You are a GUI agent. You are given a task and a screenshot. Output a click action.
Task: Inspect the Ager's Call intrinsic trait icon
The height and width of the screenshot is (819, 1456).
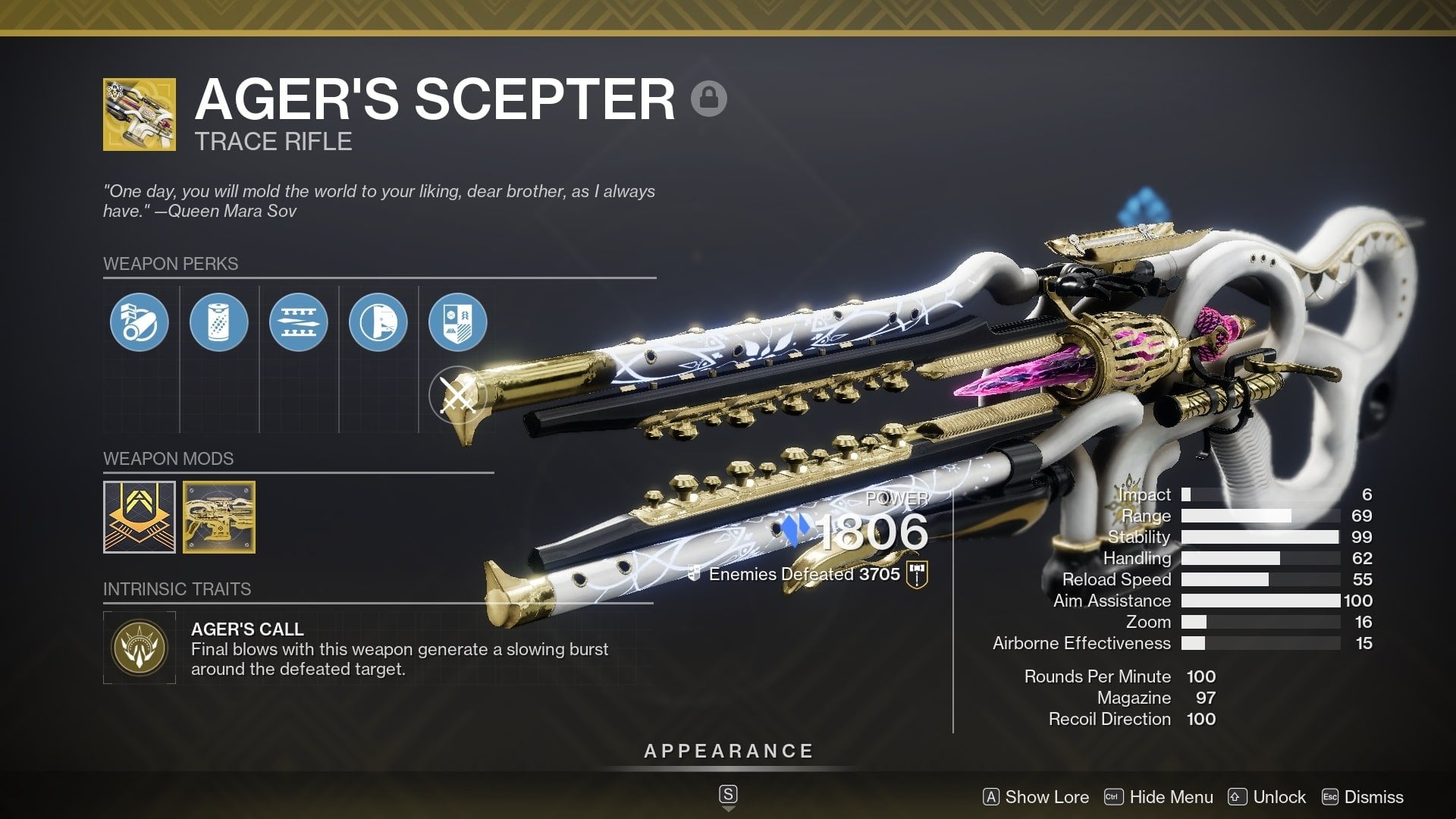click(x=139, y=647)
